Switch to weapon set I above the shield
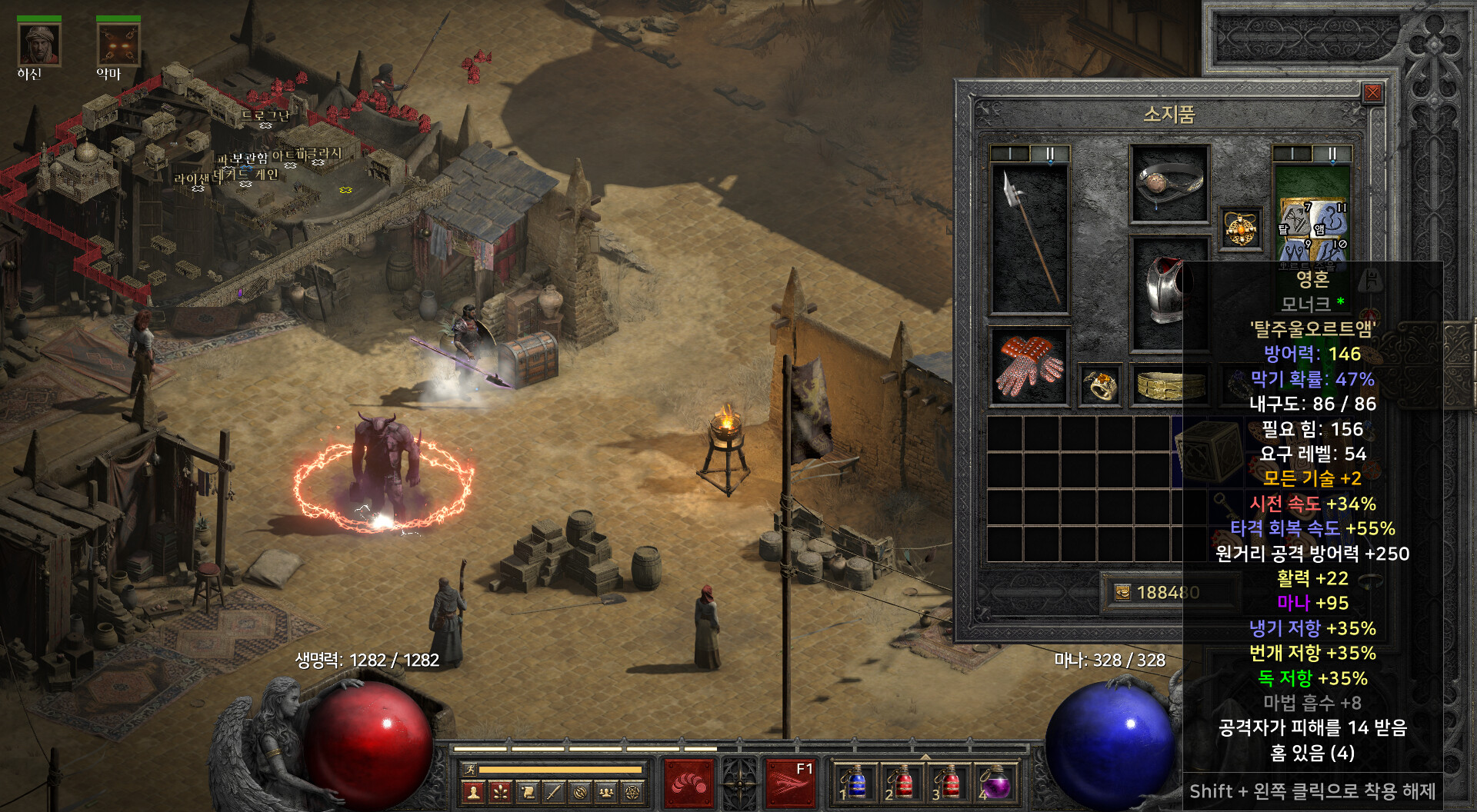The height and width of the screenshot is (812, 1477). point(1292,154)
